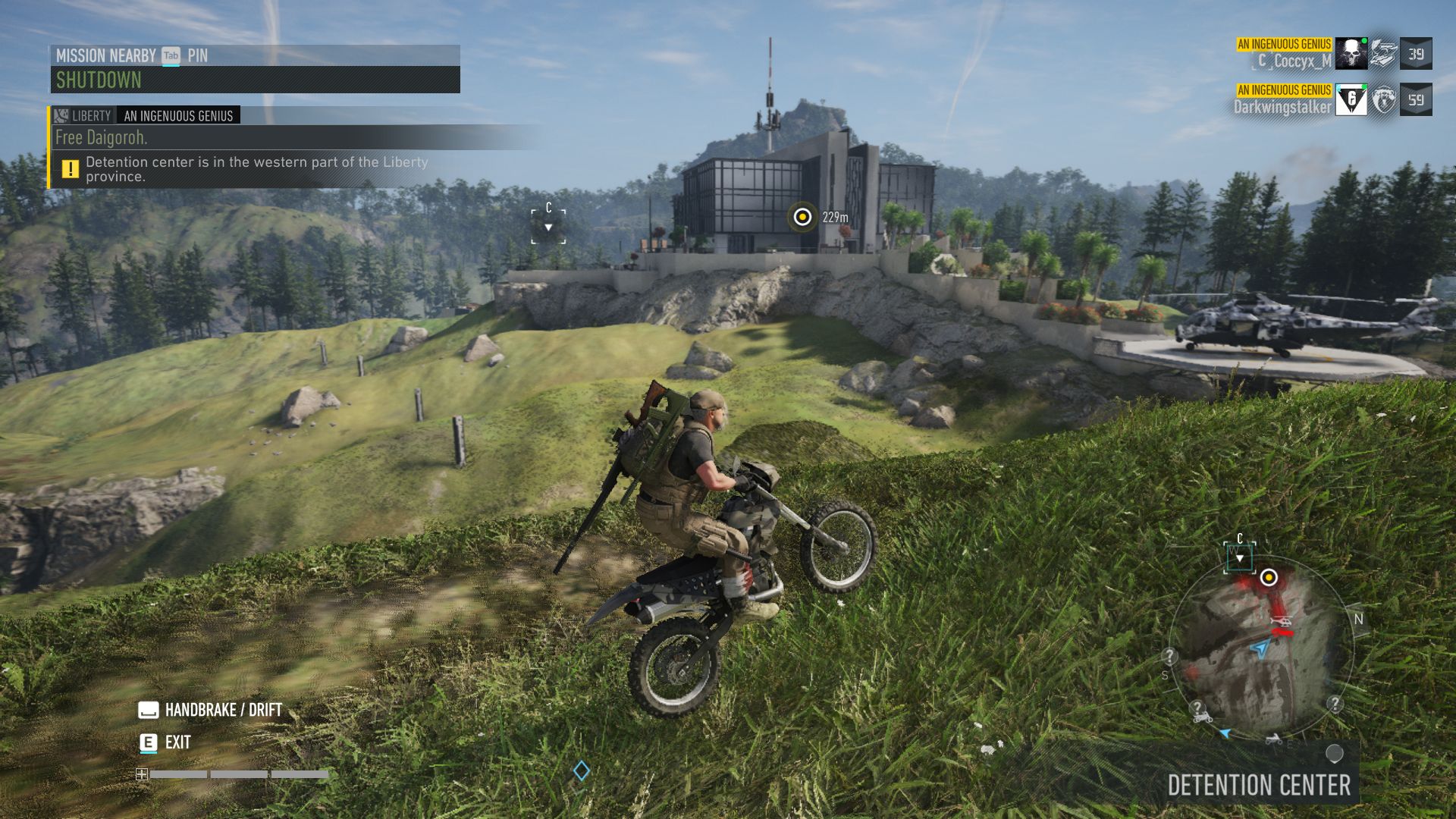Click the 229m objective waypoint marker
The width and height of the screenshot is (1456, 819).
point(802,218)
